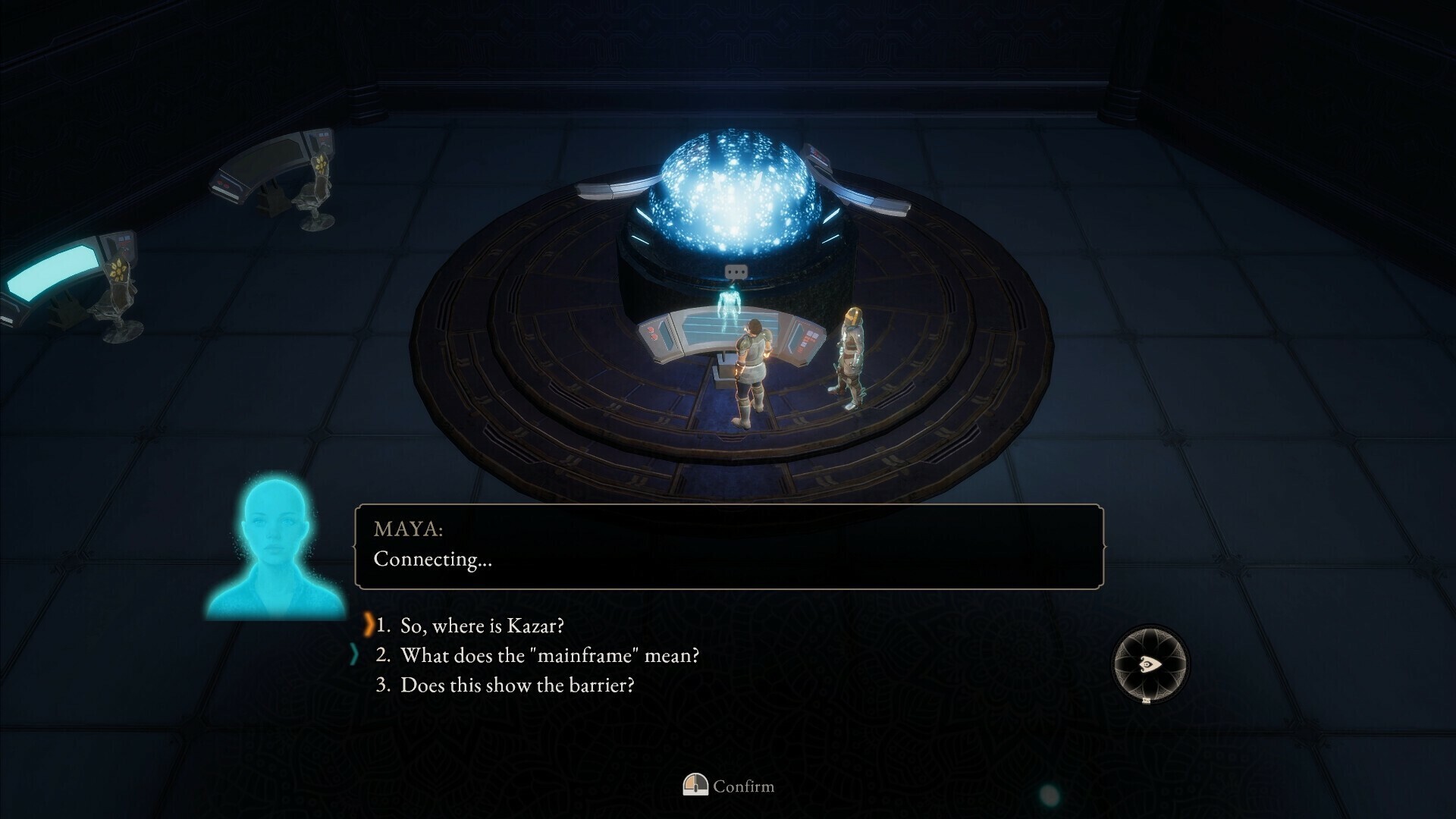Select the Connecting... text in the dialogue window
The width and height of the screenshot is (1456, 819).
tap(431, 563)
